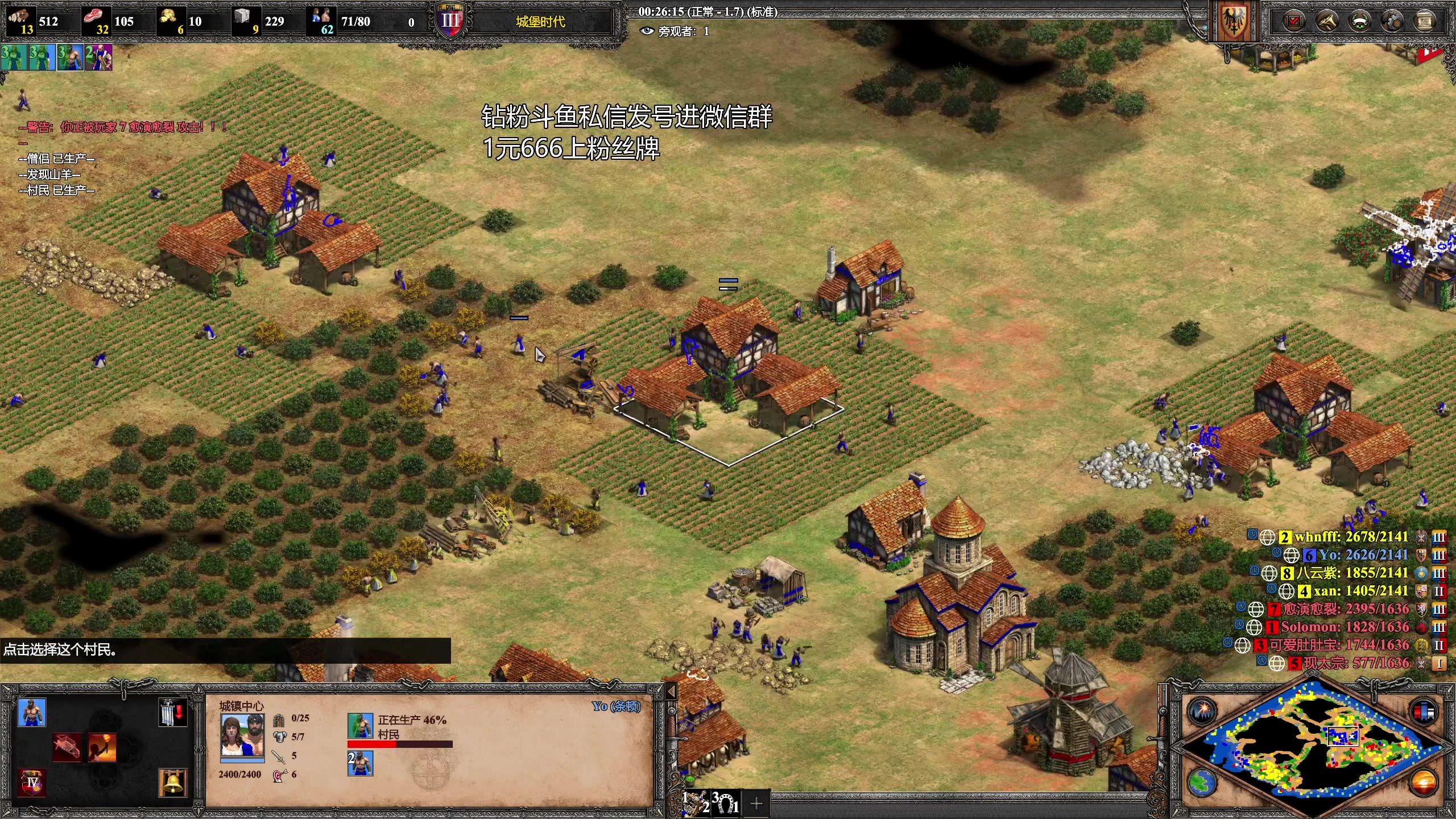Image resolution: width=1456 pixels, height=819 pixels.
Task: Research the Town Patrol torch technology
Action: (102, 747)
